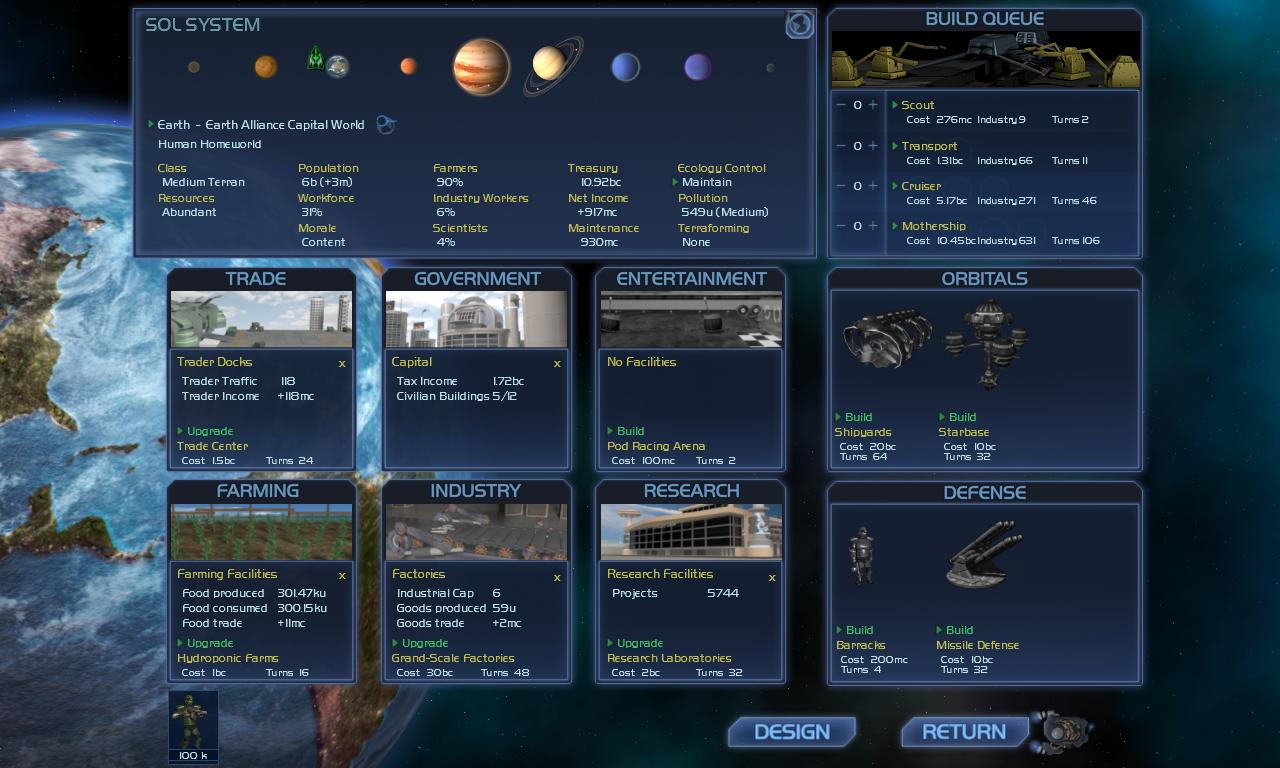Image resolution: width=1280 pixels, height=768 pixels.
Task: Add a Cruiser to the build queue
Action: point(873,186)
